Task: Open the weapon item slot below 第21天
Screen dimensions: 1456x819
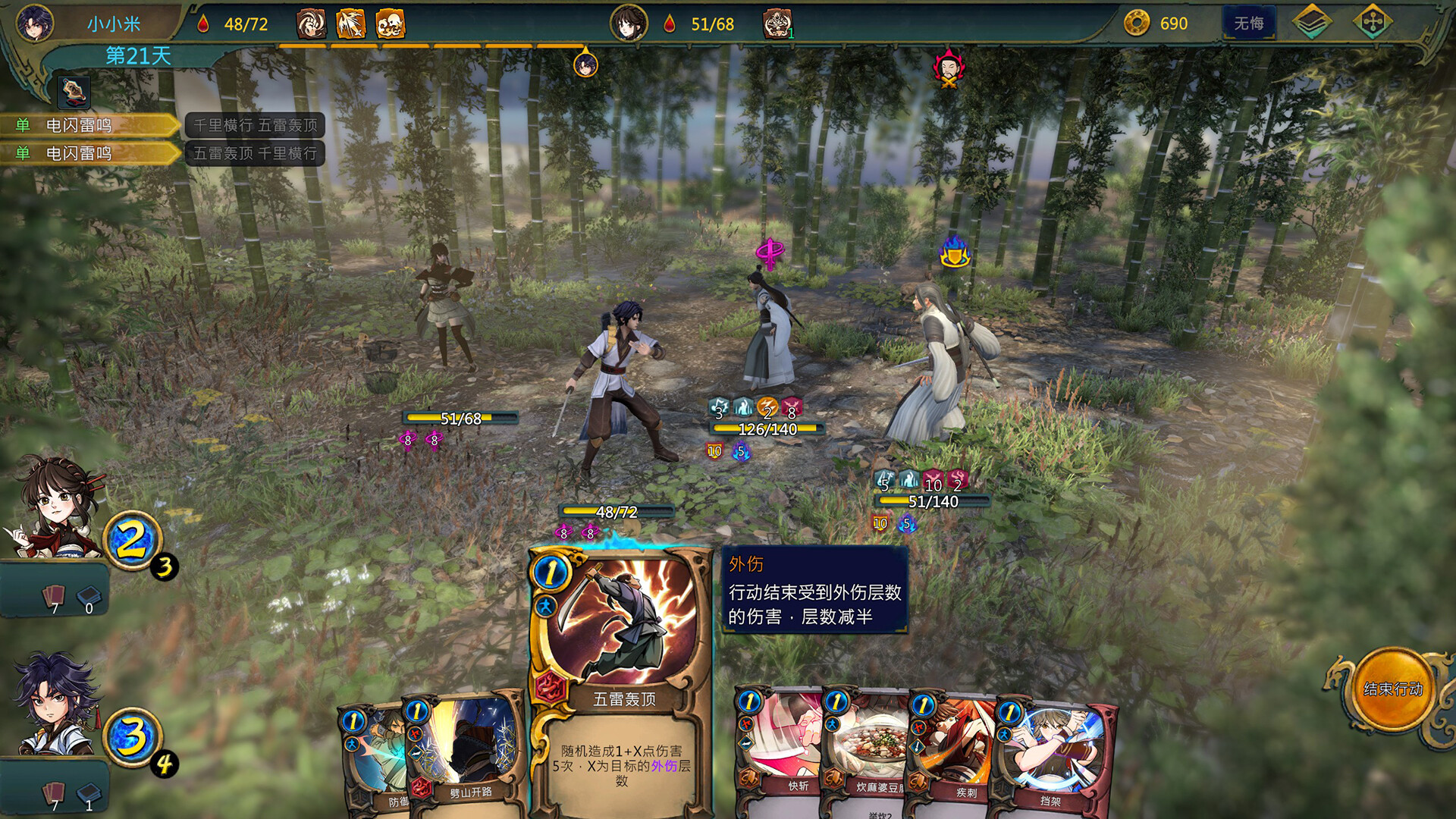Action: [x=74, y=93]
